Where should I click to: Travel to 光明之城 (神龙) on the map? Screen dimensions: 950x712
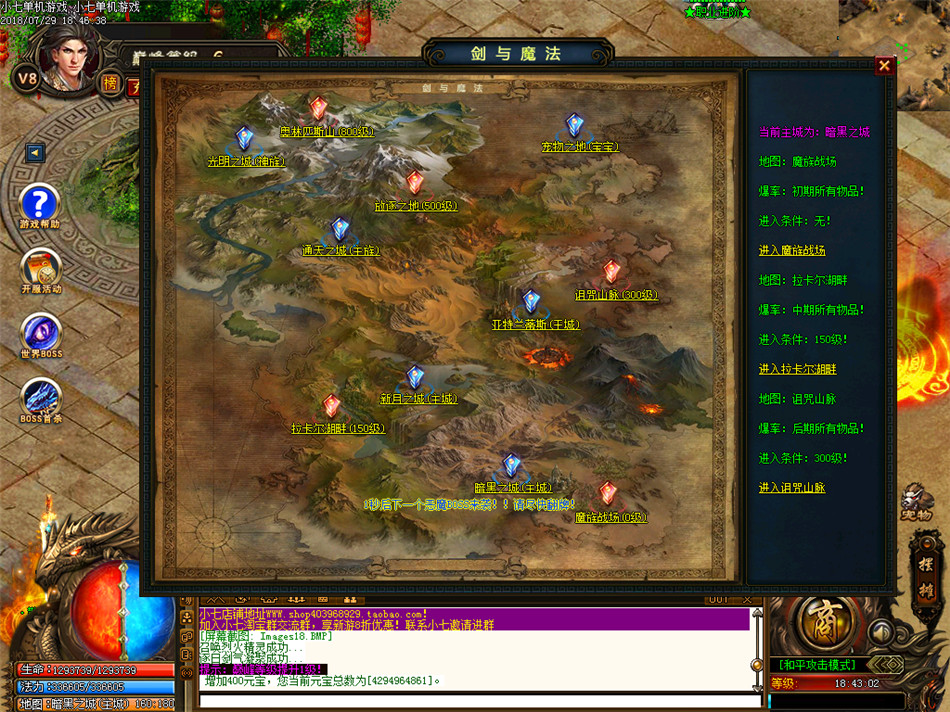pos(245,138)
